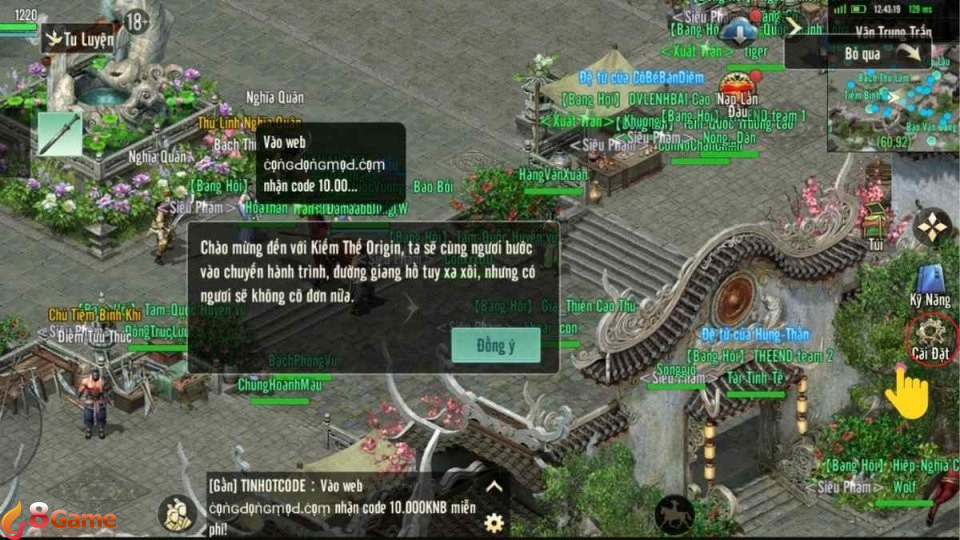Open the Nạp Lần Đầu first-recharge icon
The height and width of the screenshot is (540, 960).
(742, 86)
